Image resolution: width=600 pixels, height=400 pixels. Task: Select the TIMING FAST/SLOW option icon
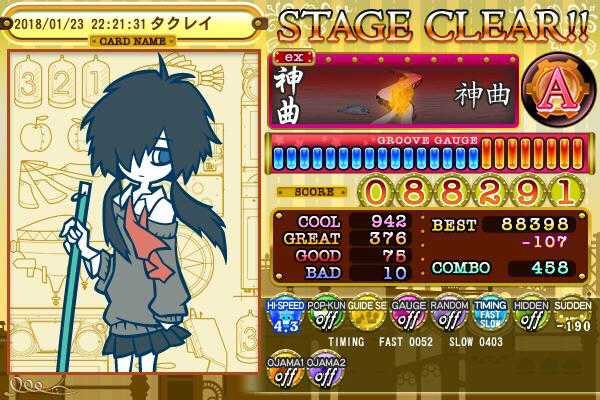tap(488, 318)
